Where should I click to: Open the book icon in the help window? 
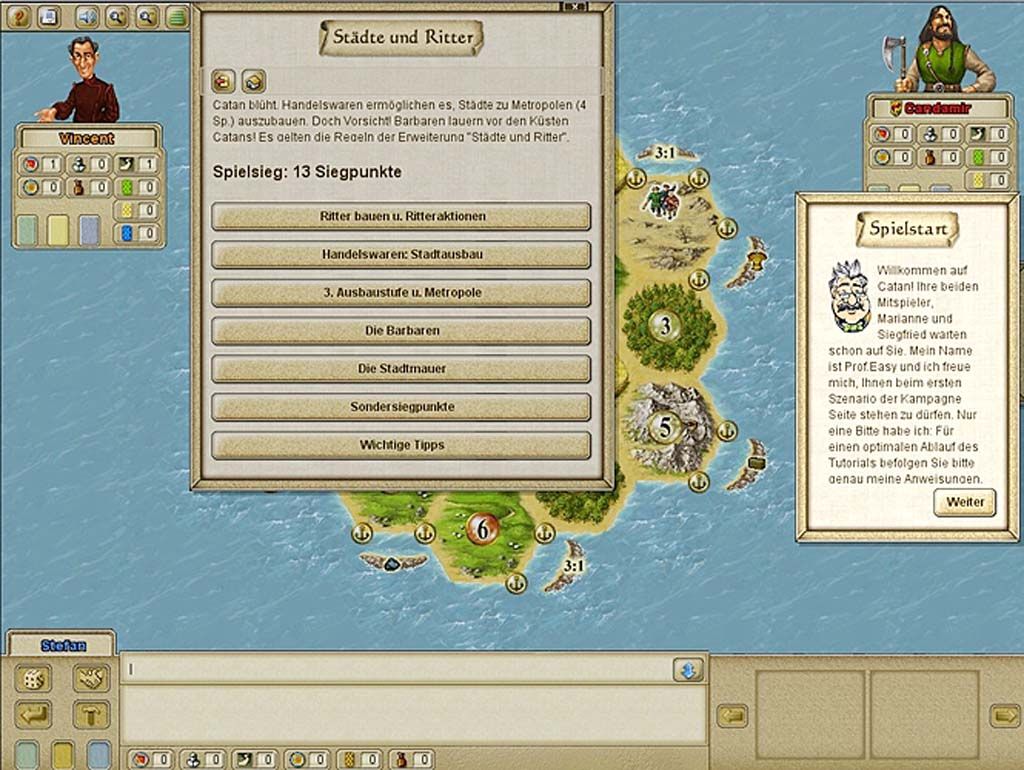(254, 81)
